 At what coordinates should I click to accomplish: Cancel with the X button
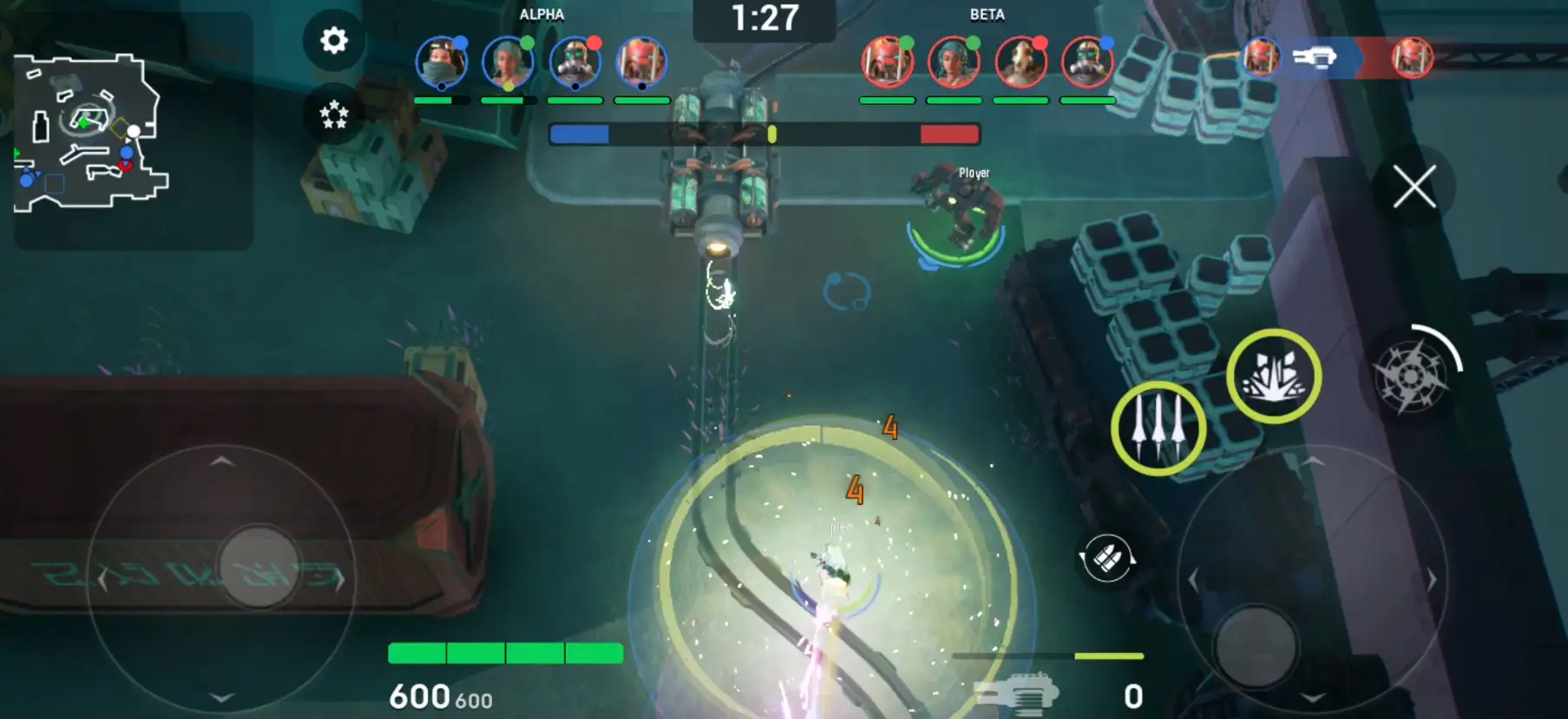(x=1414, y=186)
